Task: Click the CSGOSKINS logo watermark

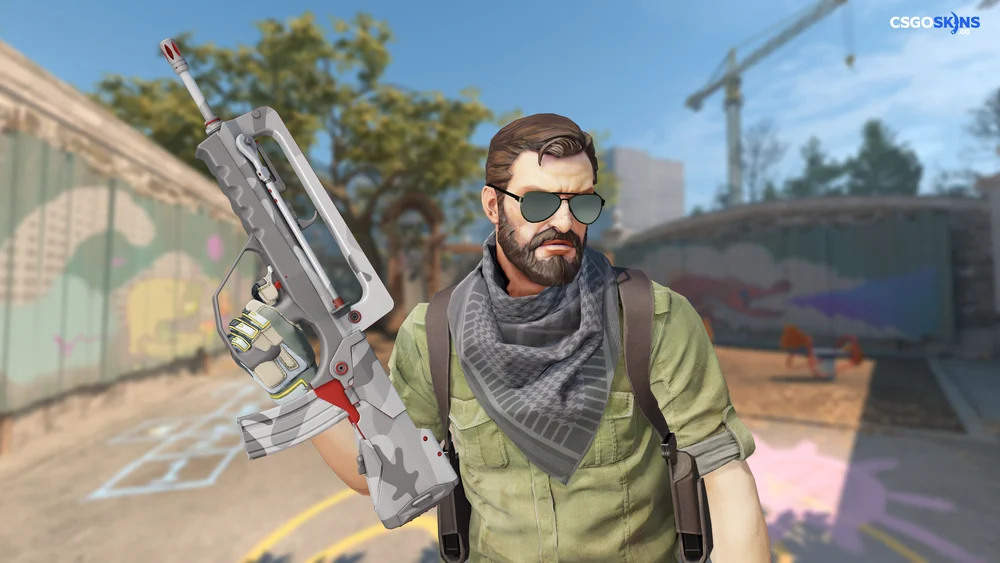Action: pos(934,23)
